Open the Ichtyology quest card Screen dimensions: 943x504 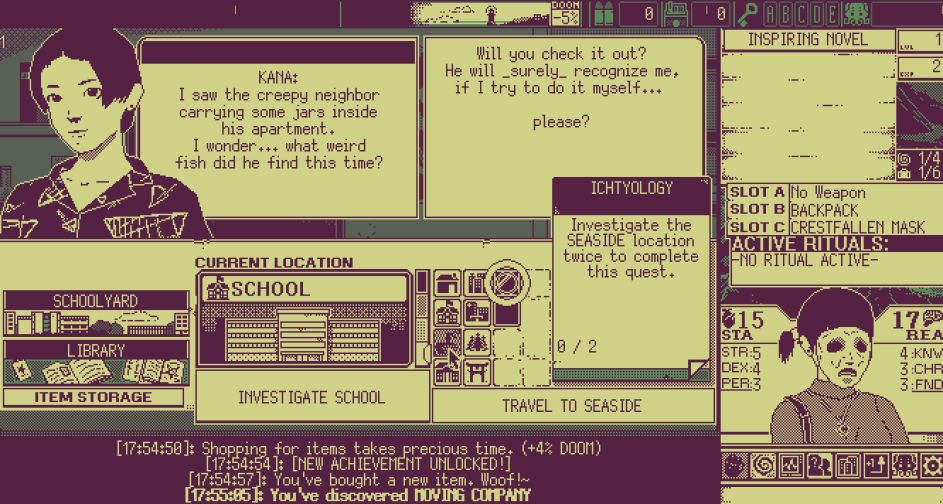(630, 280)
